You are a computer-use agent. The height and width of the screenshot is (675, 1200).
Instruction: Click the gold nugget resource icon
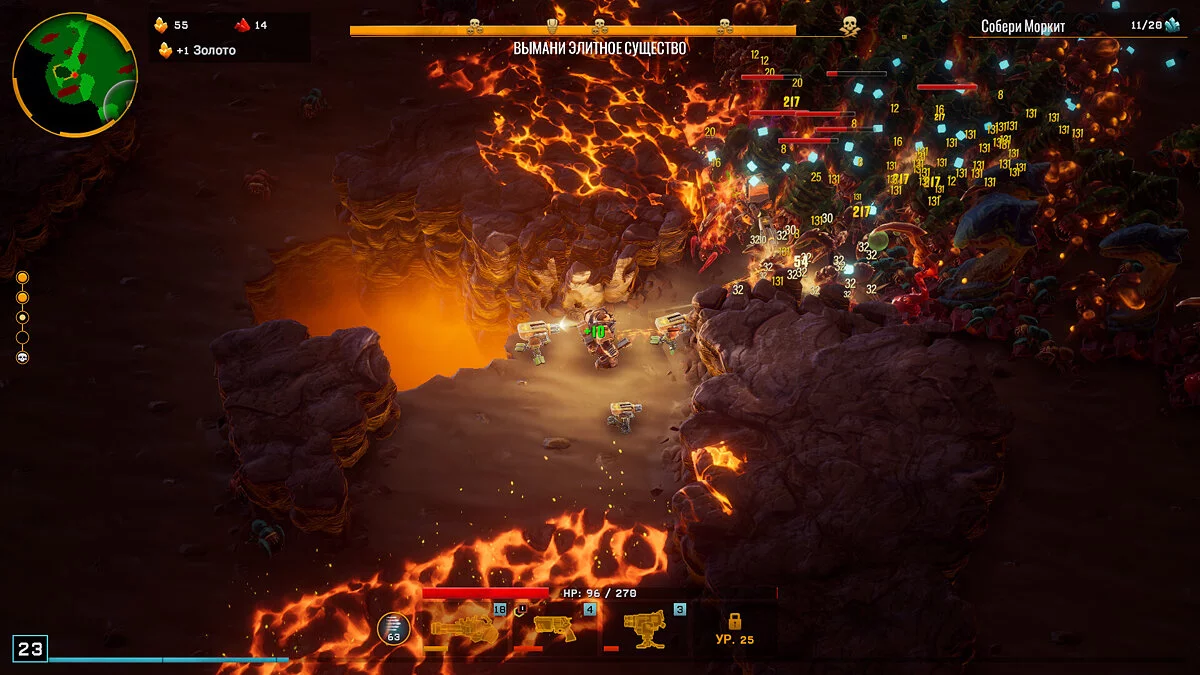click(x=160, y=25)
